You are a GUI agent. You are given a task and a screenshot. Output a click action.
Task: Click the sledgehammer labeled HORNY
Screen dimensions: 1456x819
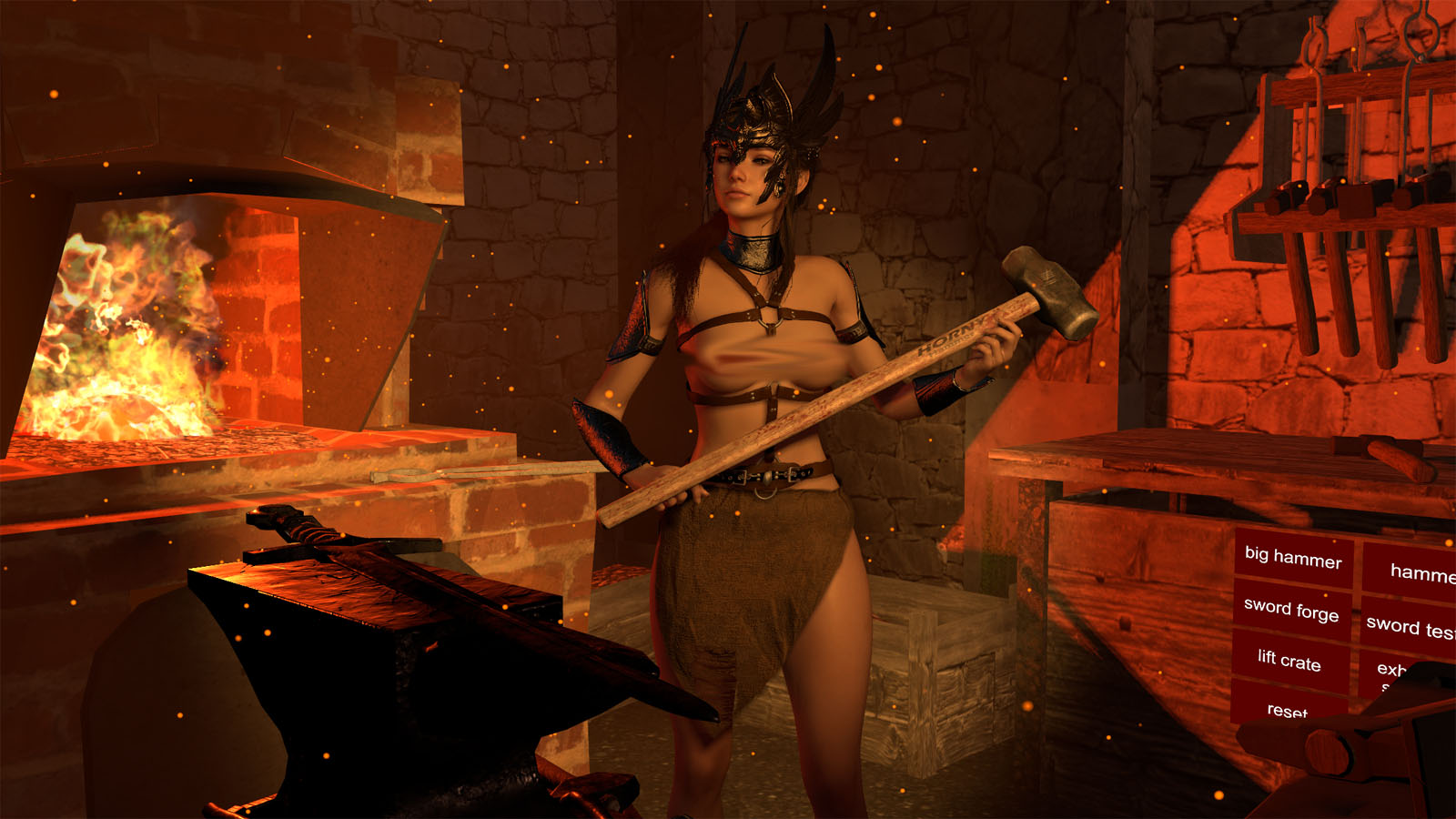point(946,337)
